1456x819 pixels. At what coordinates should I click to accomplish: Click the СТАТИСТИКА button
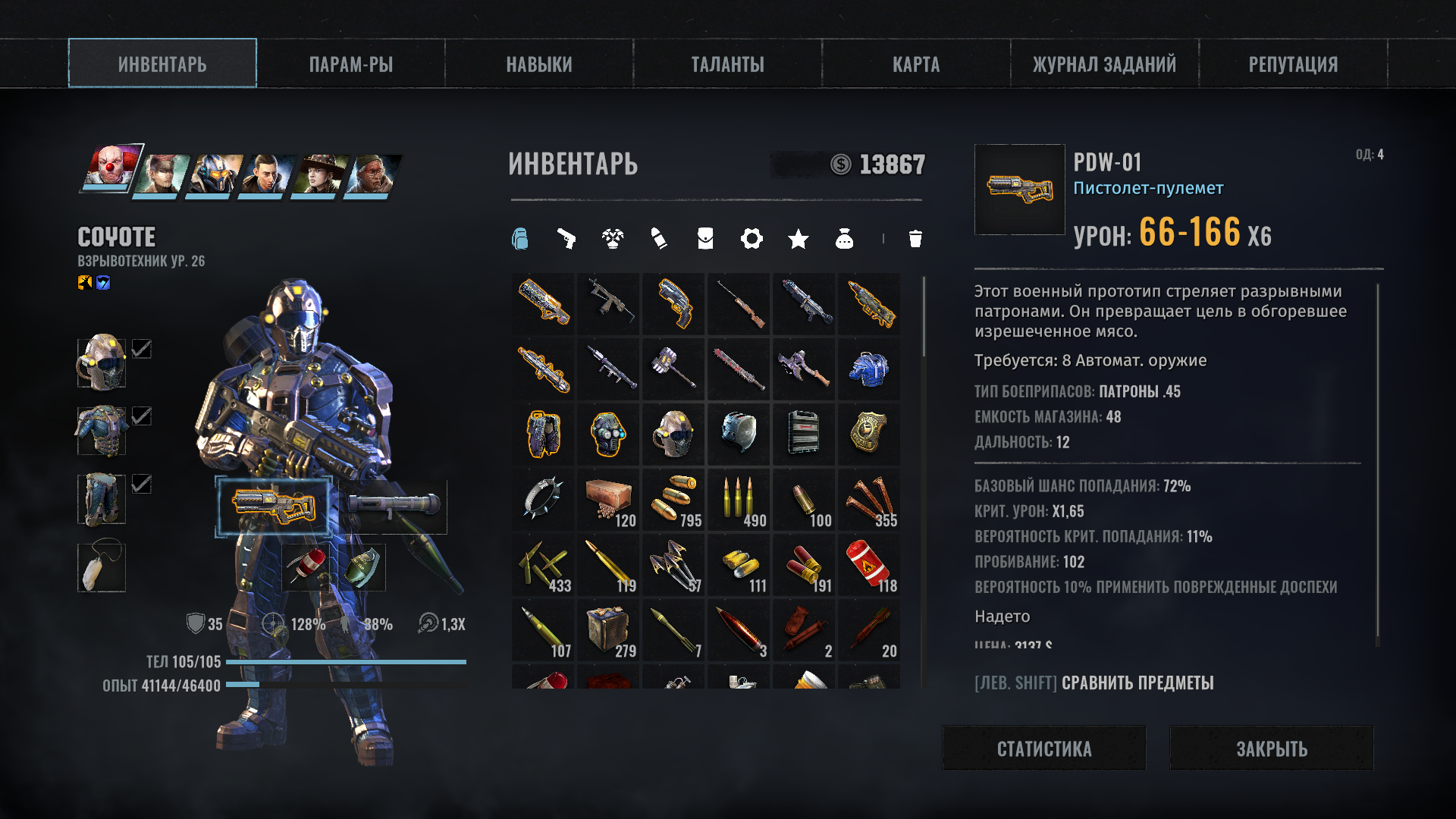click(1044, 748)
